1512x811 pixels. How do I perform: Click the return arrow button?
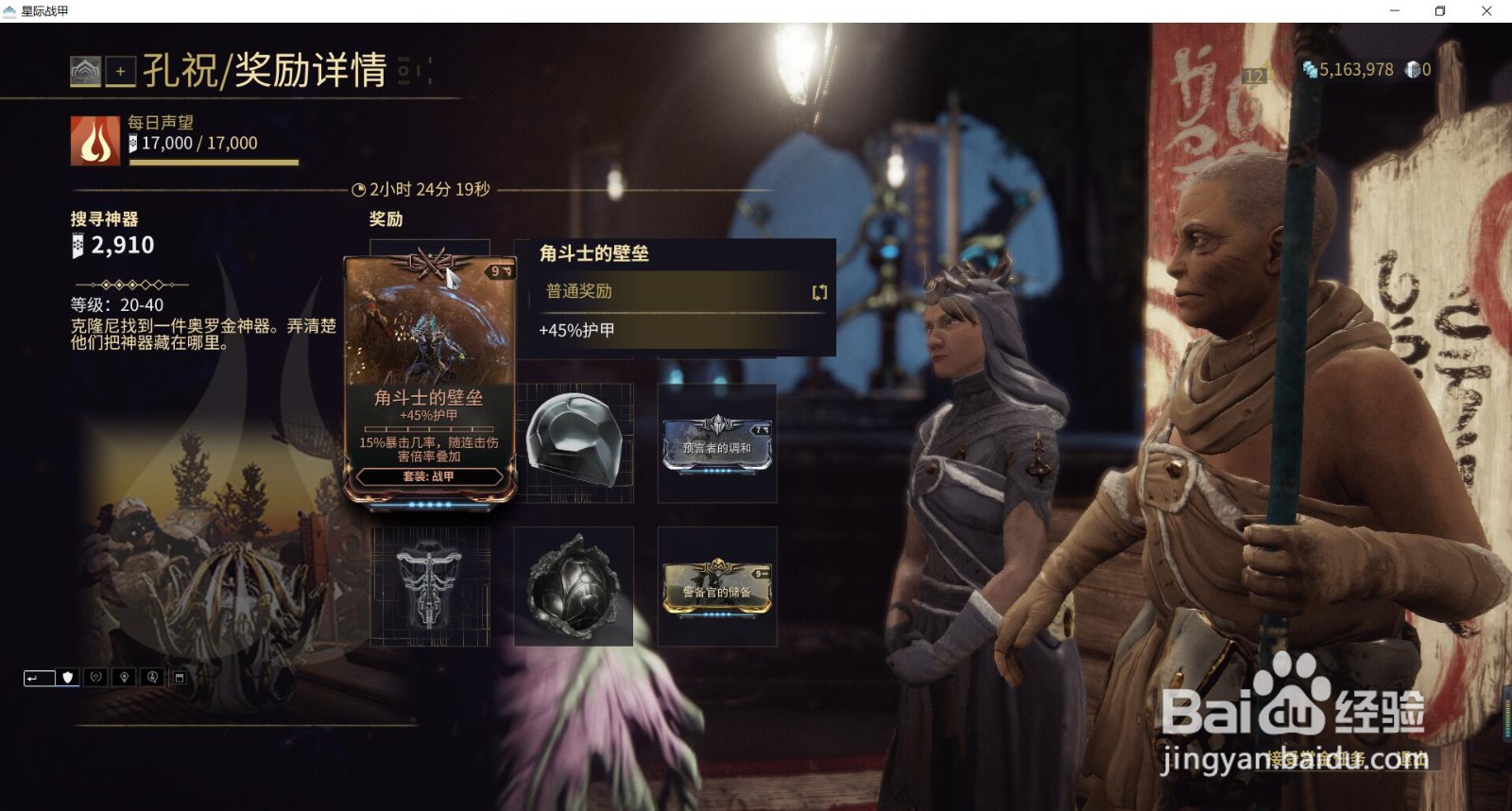pos(38,678)
